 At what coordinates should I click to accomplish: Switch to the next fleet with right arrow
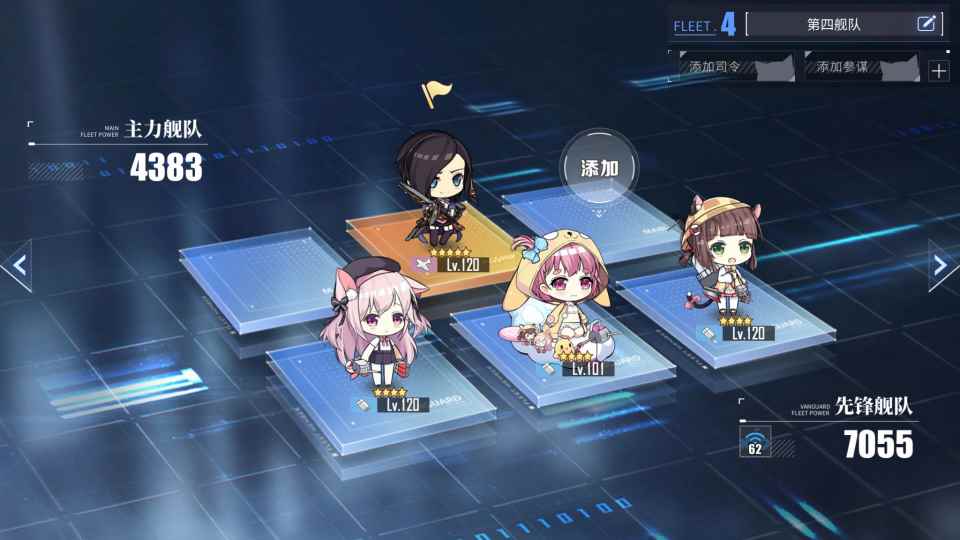(941, 265)
